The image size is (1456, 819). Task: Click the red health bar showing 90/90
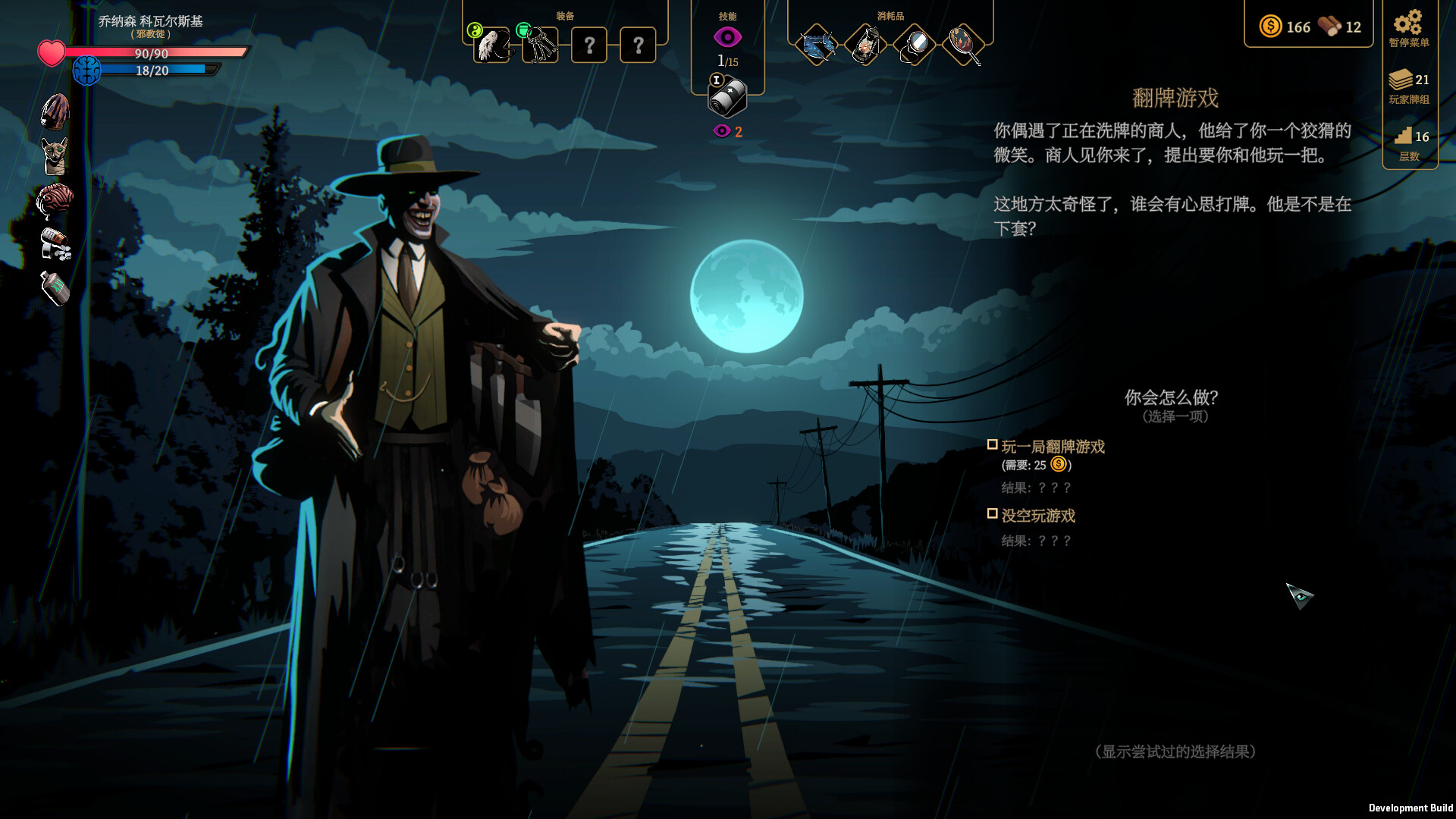pyautogui.click(x=152, y=54)
